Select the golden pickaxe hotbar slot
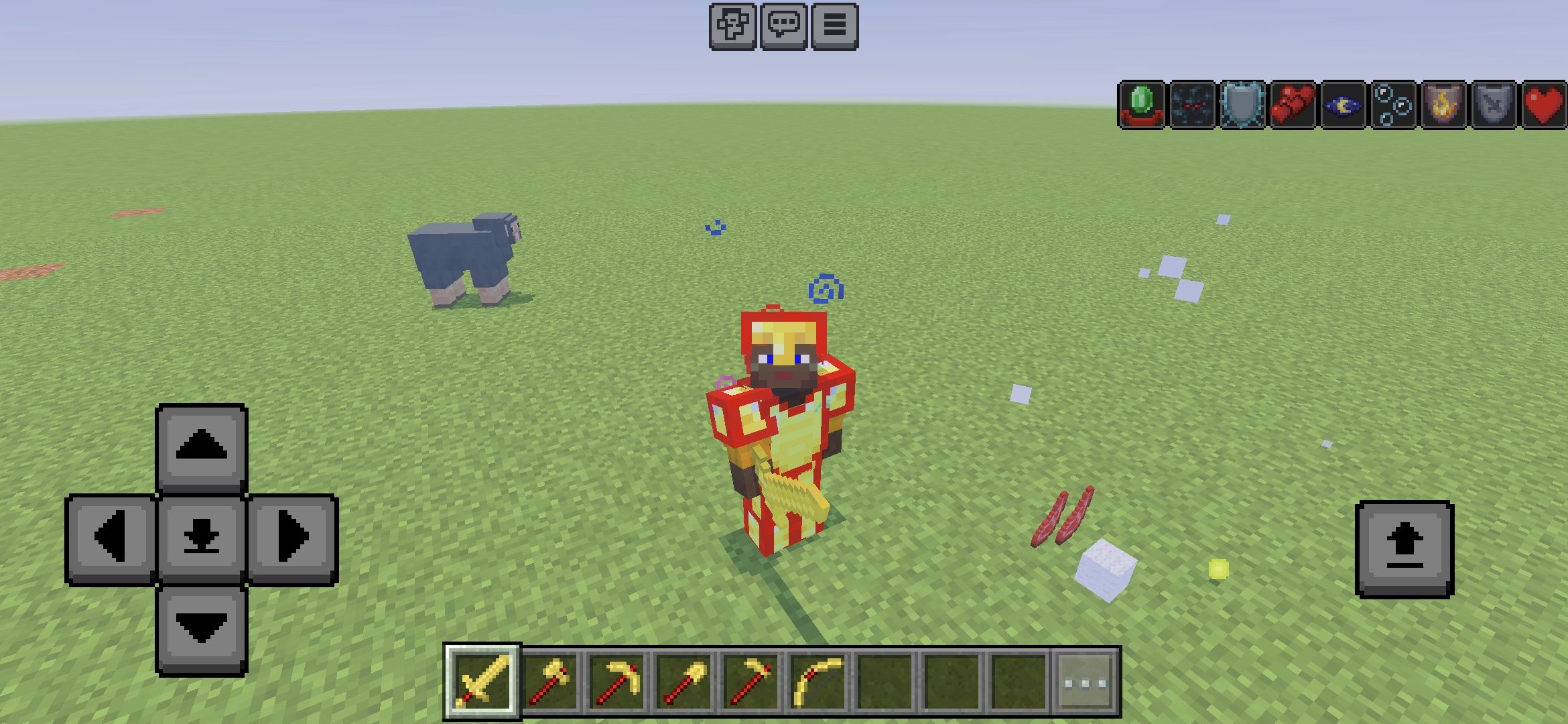Viewport: 1568px width, 724px height. [616, 682]
